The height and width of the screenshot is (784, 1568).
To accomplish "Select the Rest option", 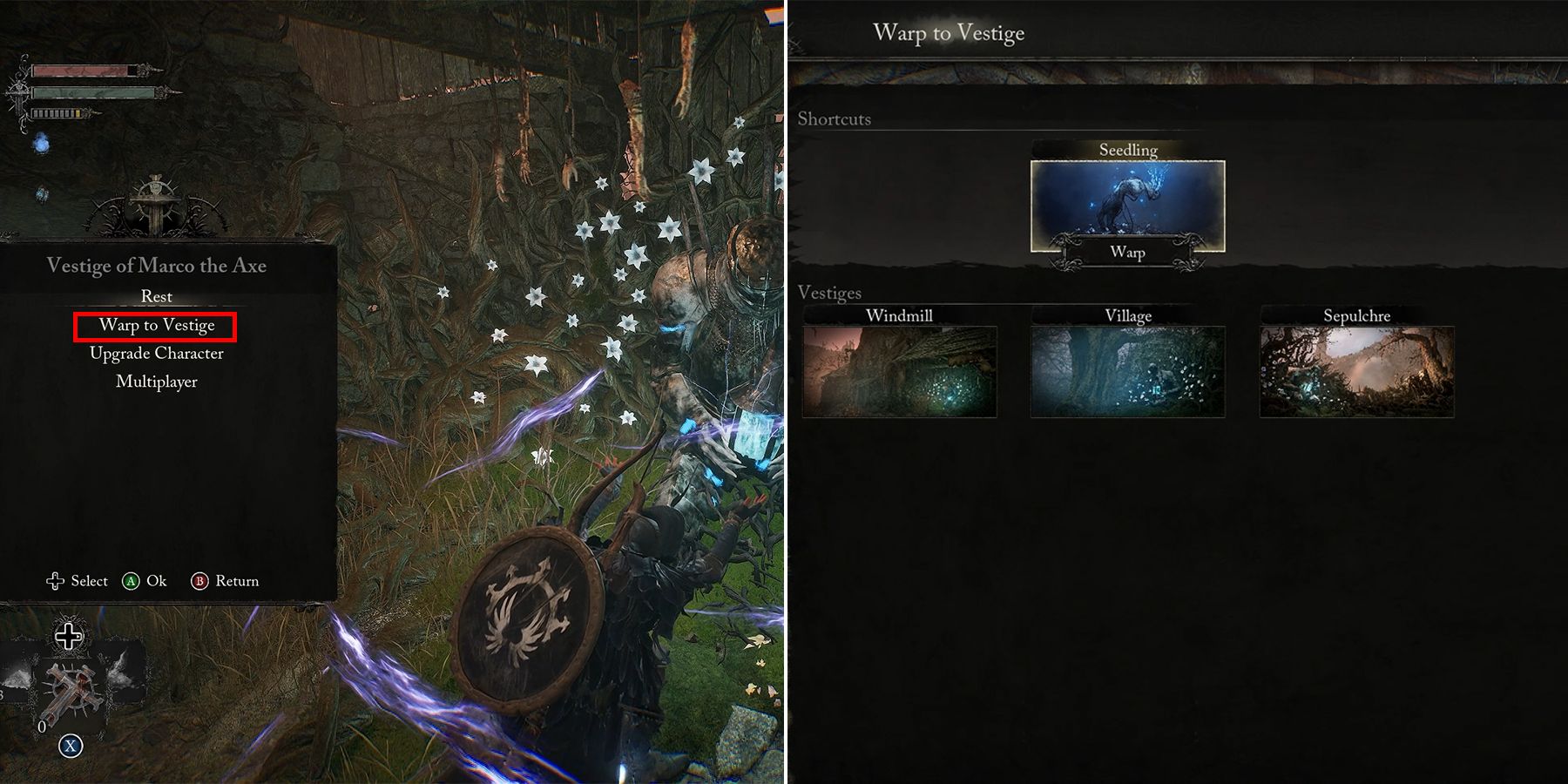I will click(x=157, y=296).
